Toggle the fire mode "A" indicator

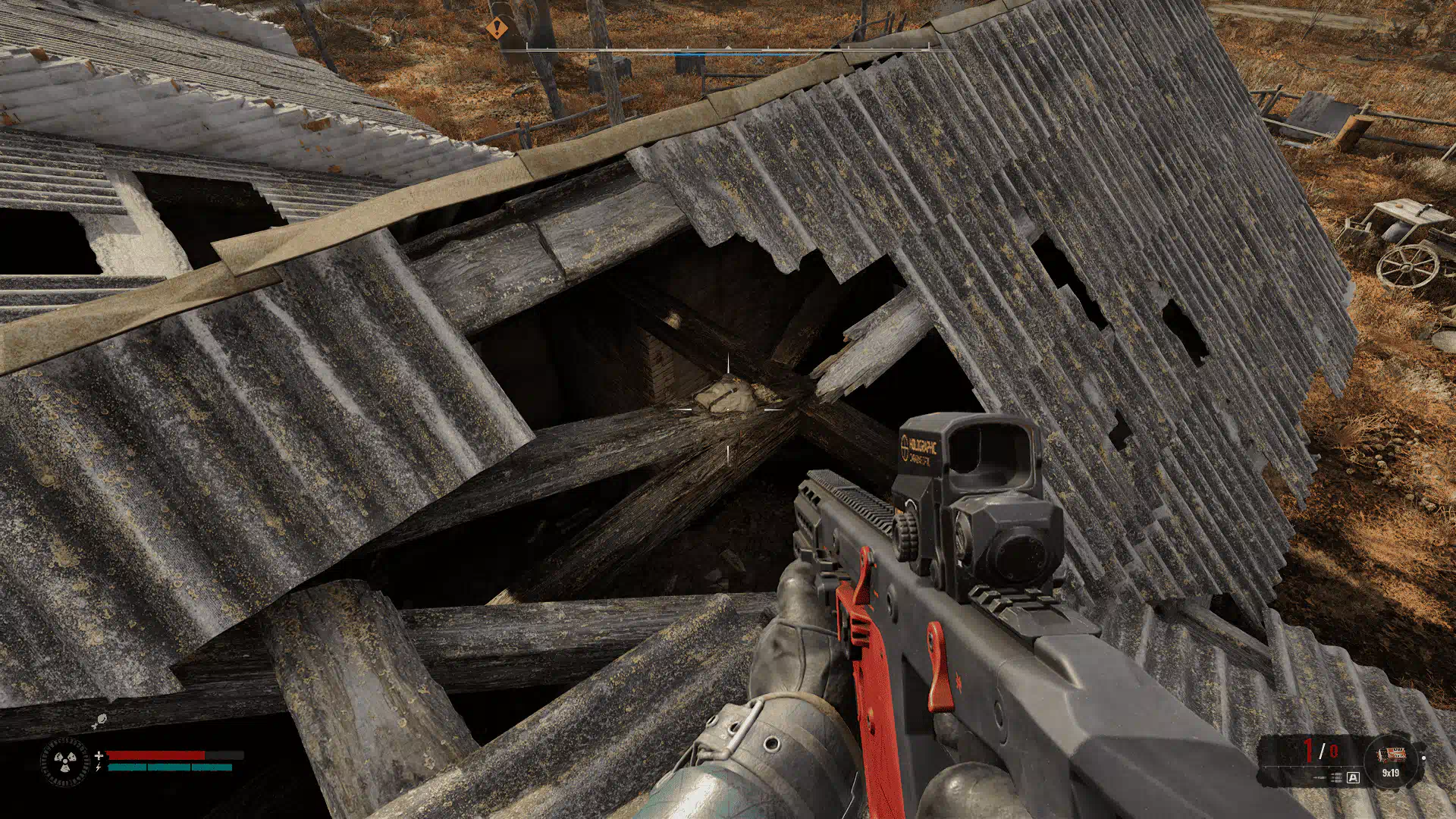click(x=1354, y=777)
